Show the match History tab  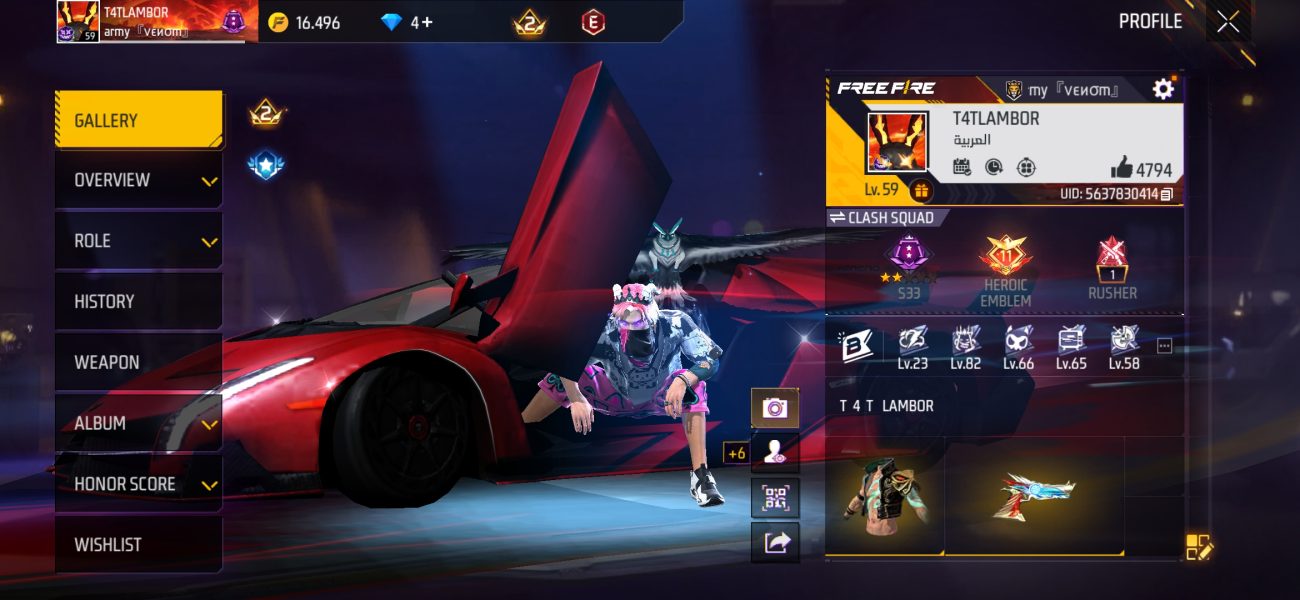coord(138,301)
